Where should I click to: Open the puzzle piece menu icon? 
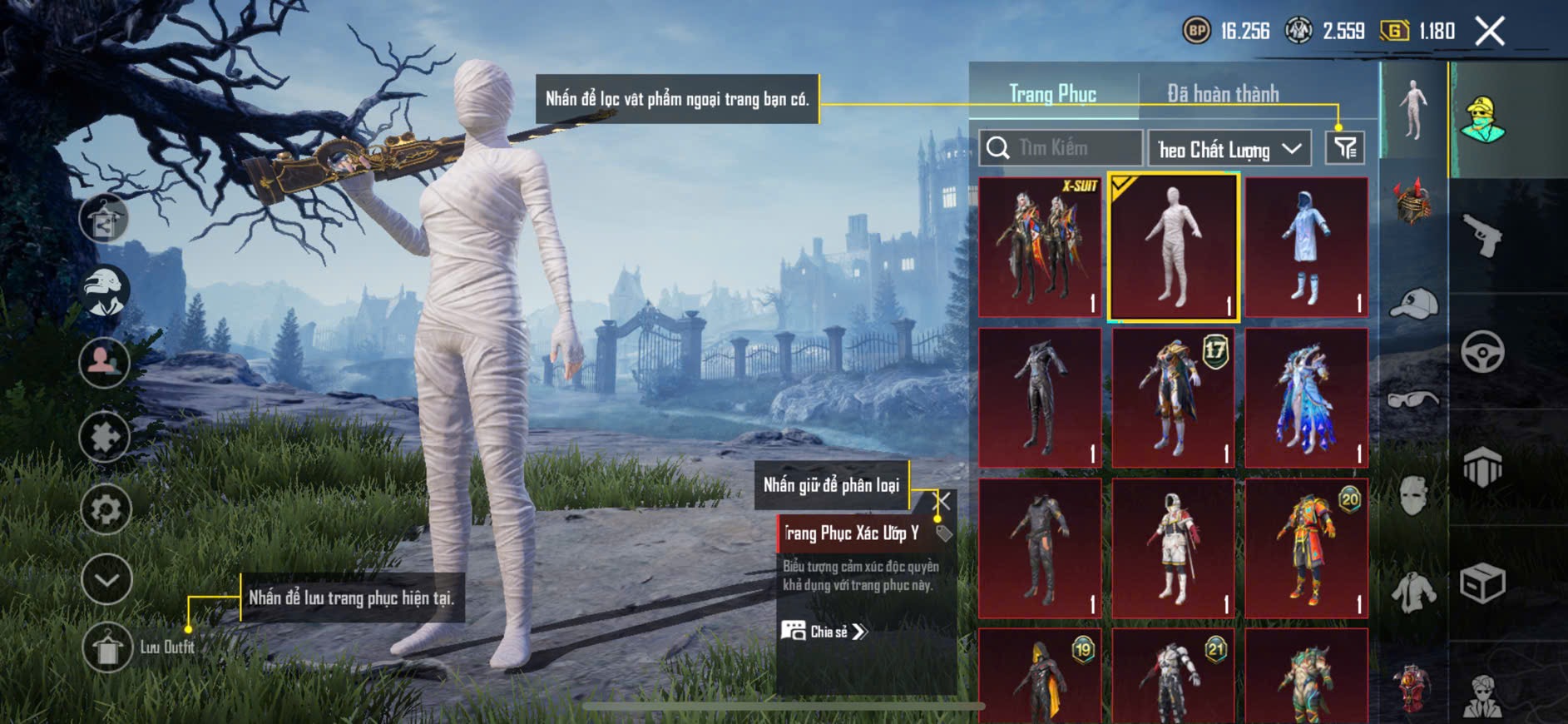[105, 436]
